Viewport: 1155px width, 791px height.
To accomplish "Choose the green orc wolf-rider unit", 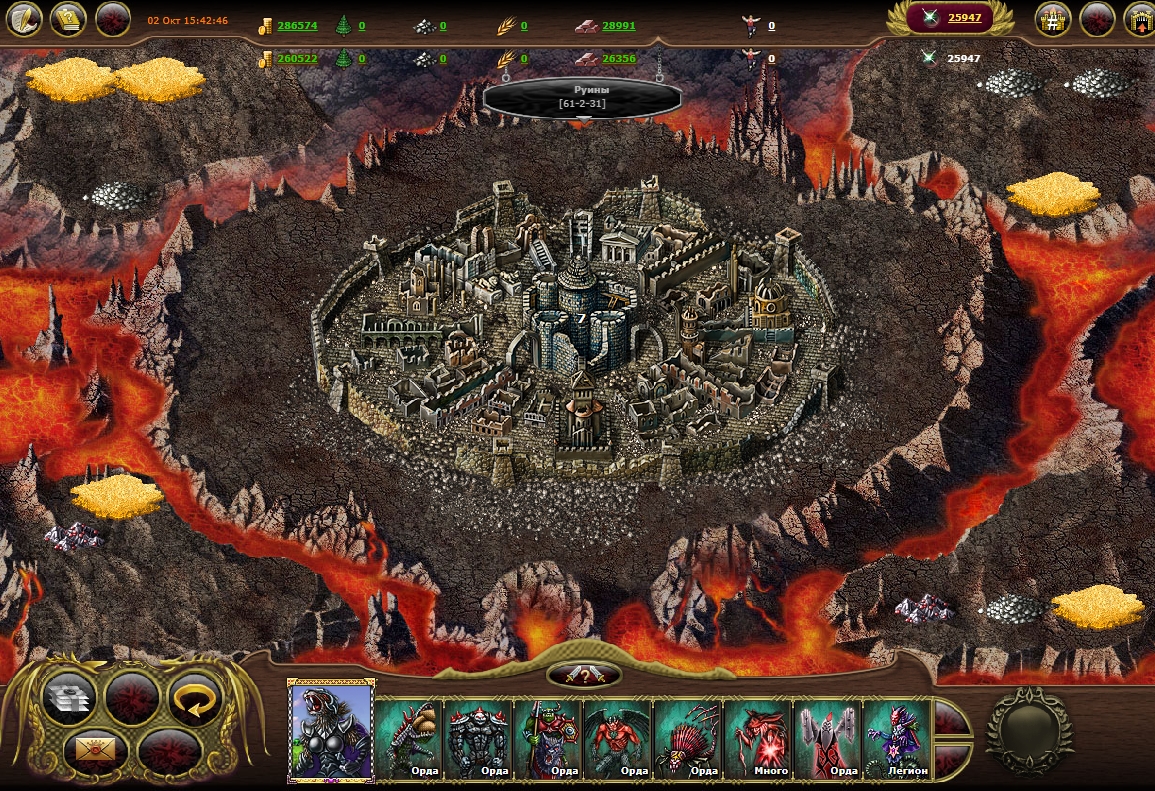I will tap(548, 739).
